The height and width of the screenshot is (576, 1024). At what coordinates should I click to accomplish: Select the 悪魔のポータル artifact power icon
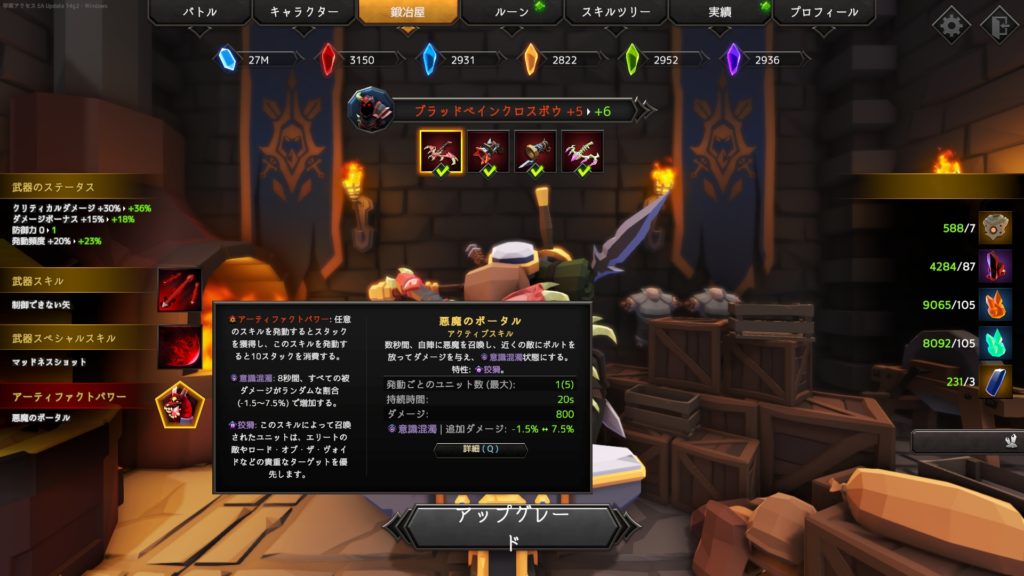click(x=179, y=404)
